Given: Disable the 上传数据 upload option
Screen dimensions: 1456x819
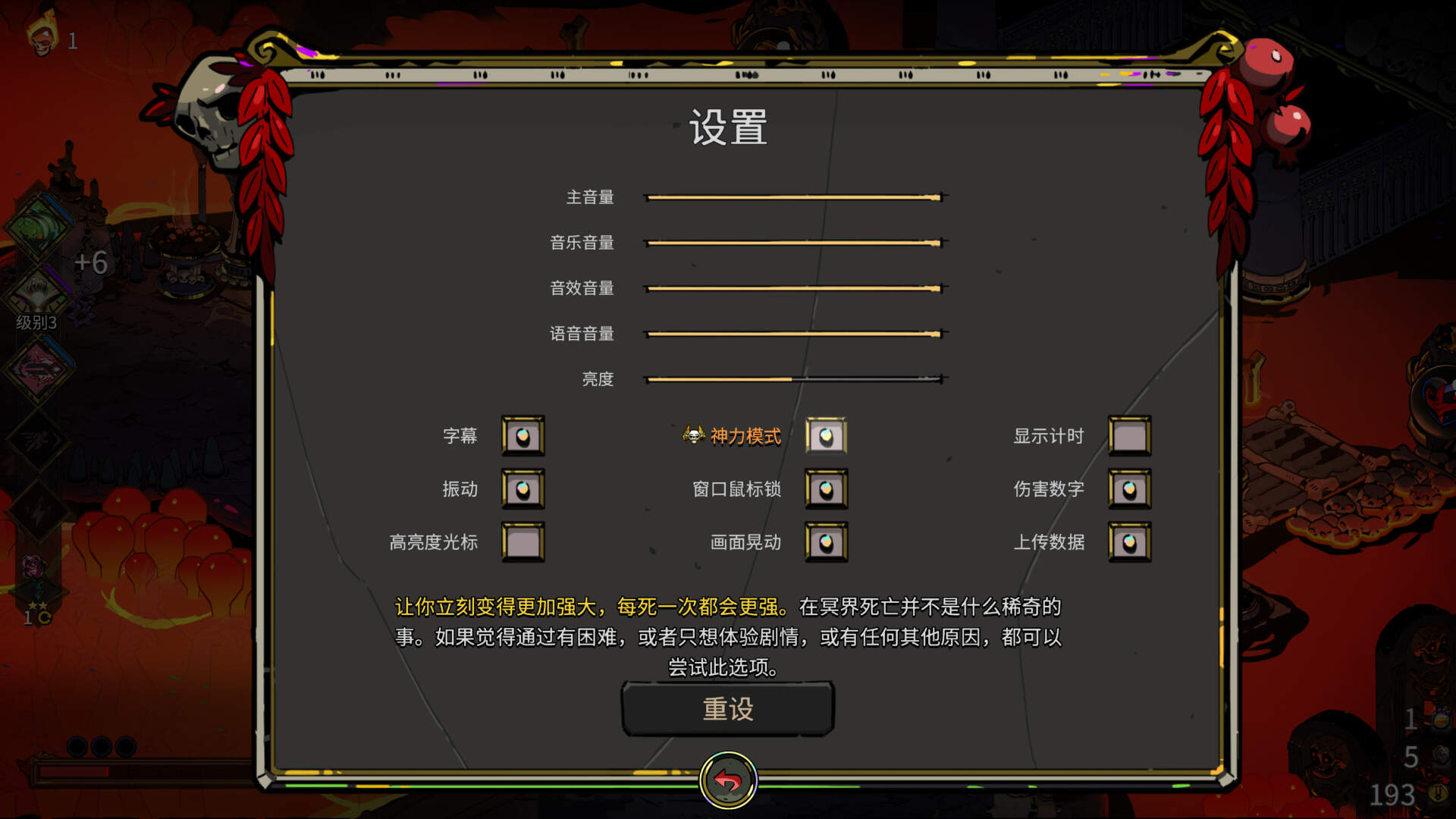Looking at the screenshot, I should click(x=1131, y=542).
